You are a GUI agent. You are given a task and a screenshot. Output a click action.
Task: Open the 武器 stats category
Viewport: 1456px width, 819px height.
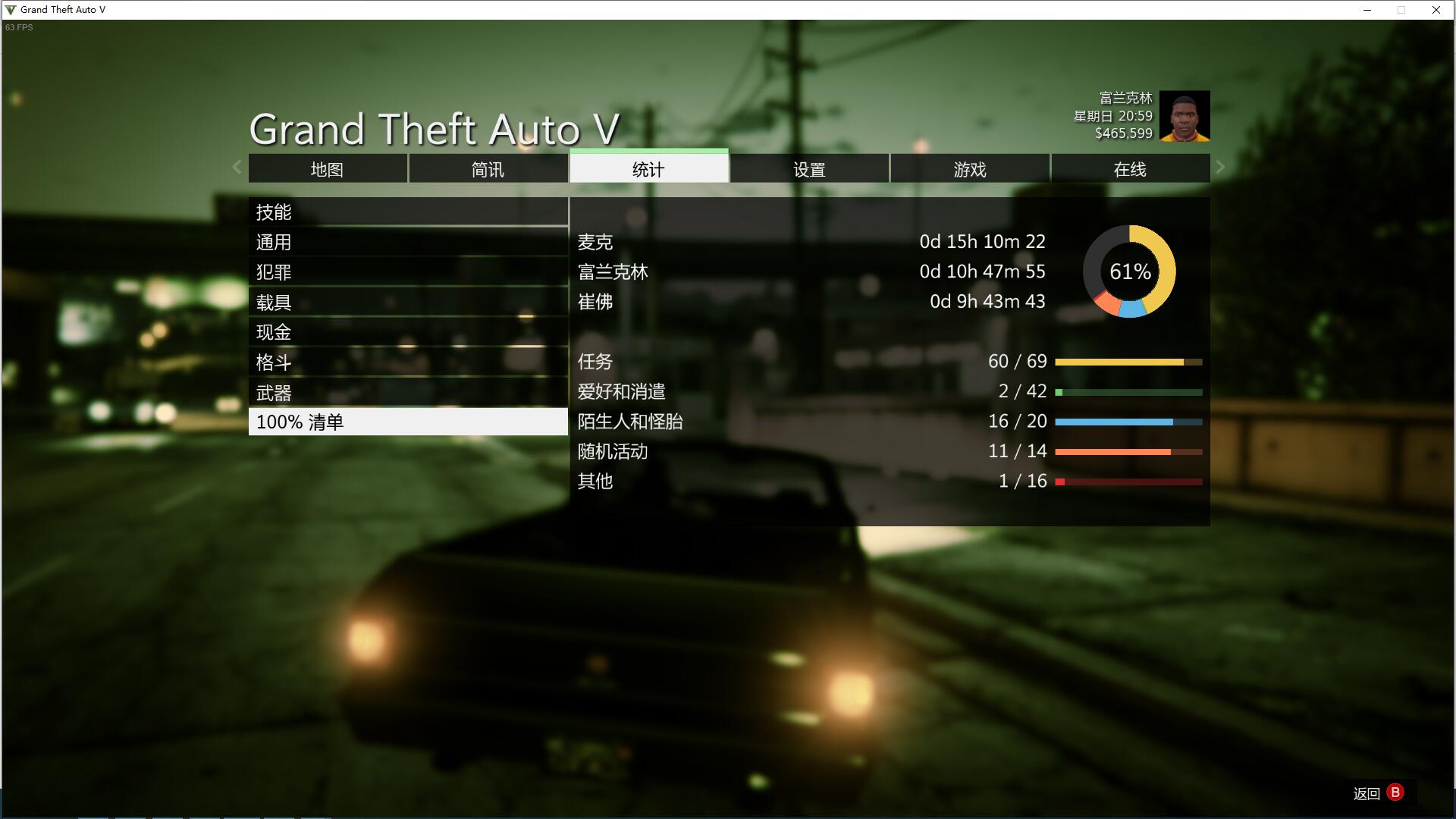coord(408,393)
